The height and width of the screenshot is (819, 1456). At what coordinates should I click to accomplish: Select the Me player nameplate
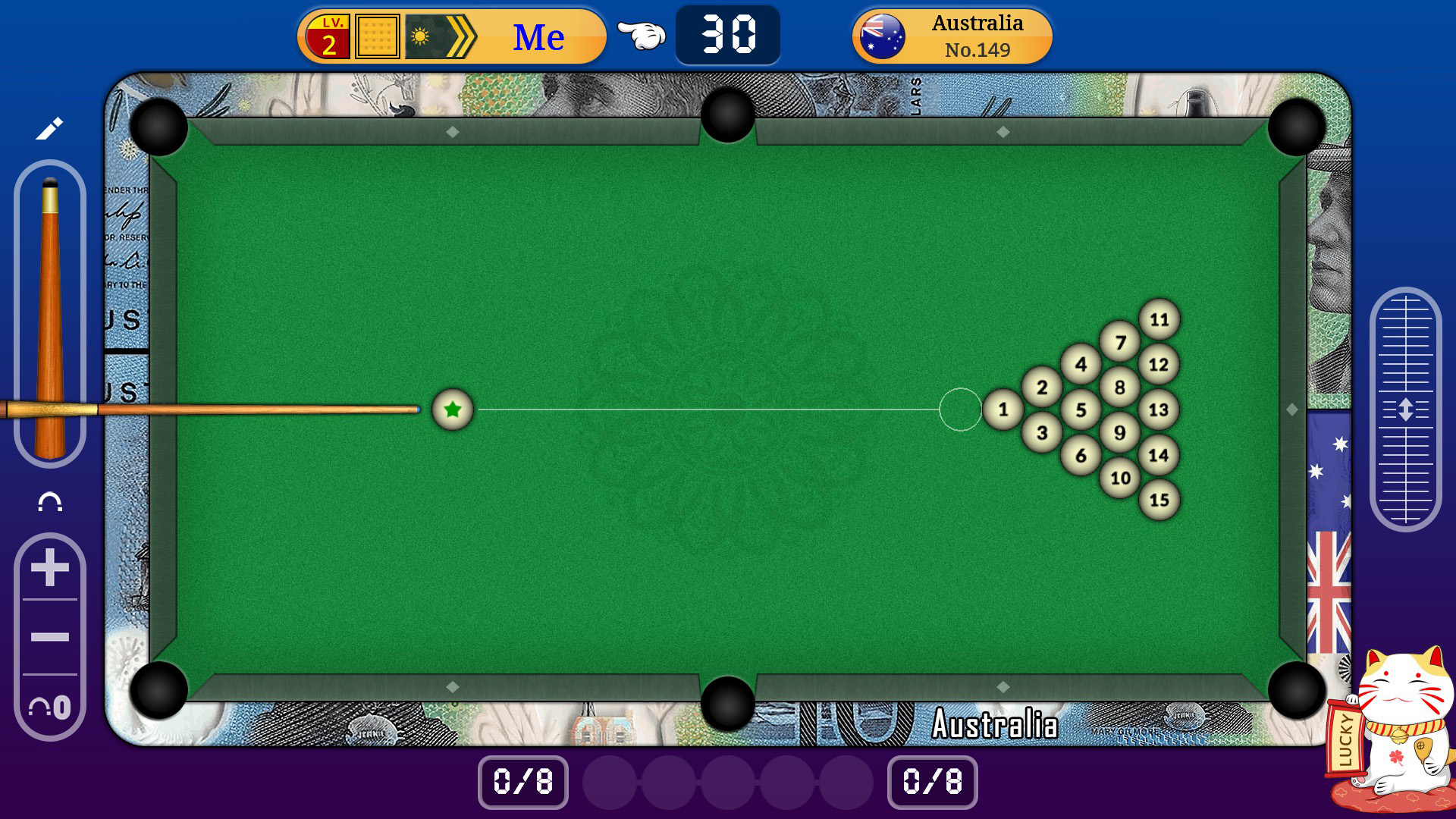click(x=538, y=34)
